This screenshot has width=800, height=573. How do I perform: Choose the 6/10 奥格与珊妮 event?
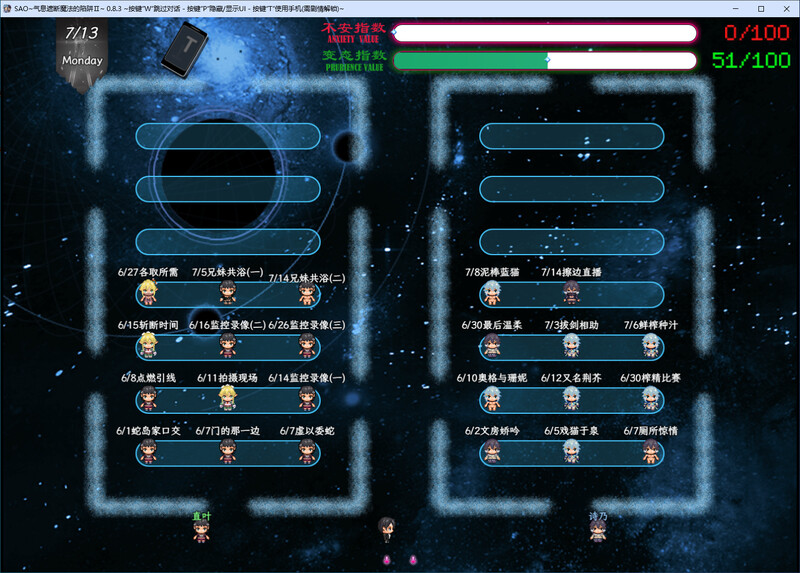pos(491,399)
